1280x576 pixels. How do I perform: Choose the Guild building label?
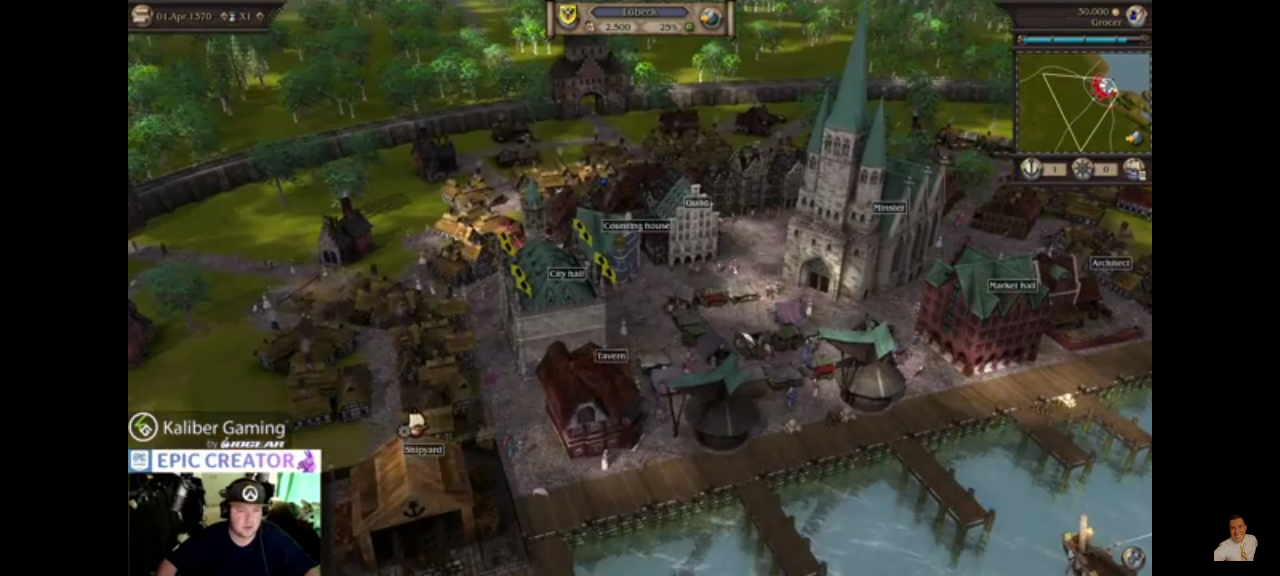[697, 203]
